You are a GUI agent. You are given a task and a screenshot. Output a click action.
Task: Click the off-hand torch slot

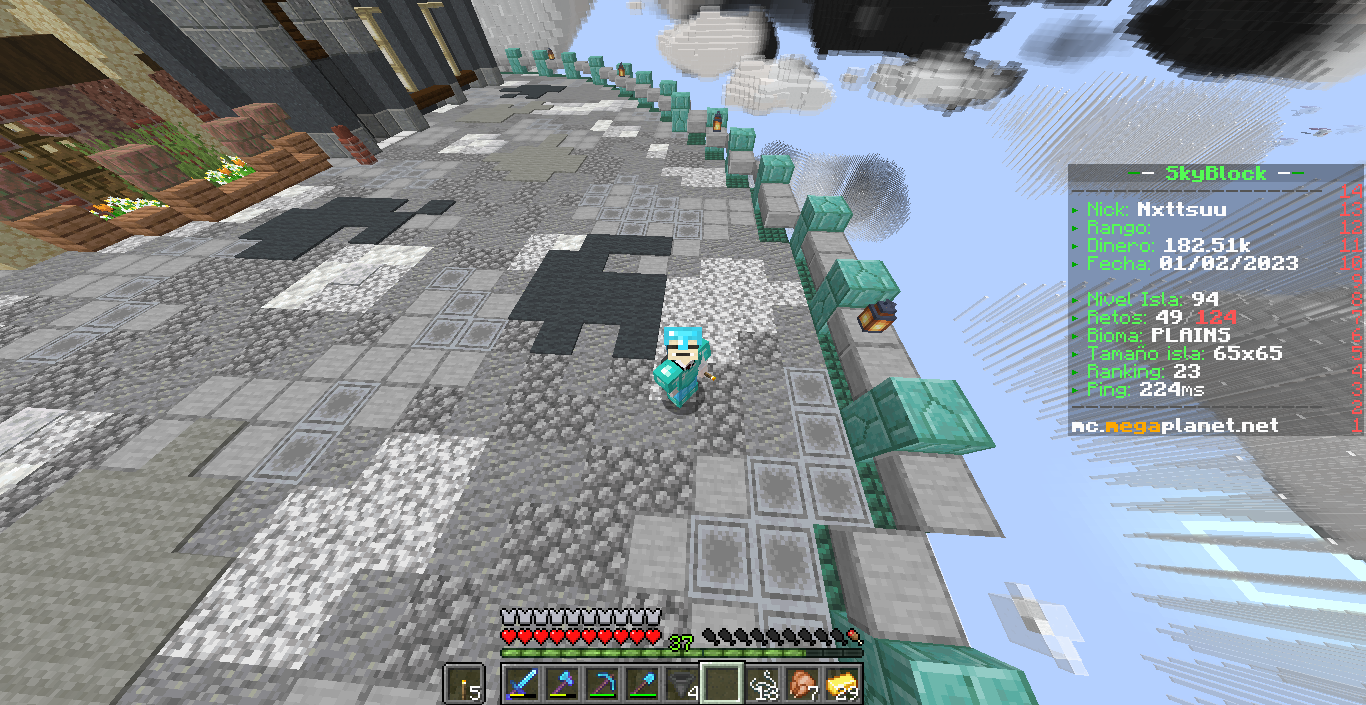(464, 684)
